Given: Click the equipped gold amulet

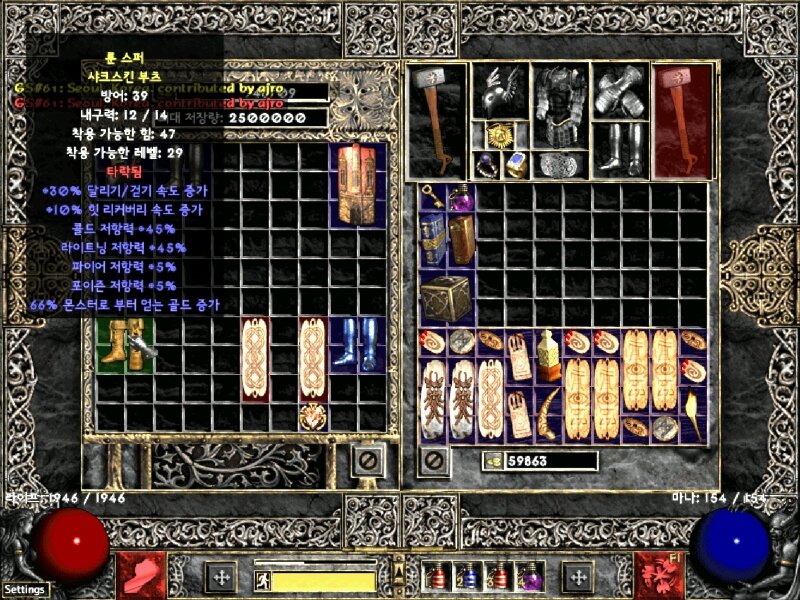Looking at the screenshot, I should 500,136.
